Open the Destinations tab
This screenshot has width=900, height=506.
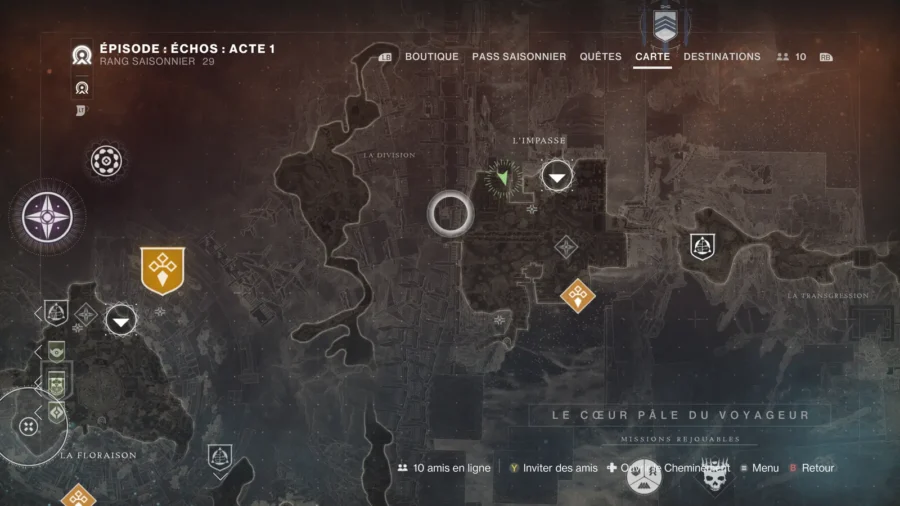[721, 57]
